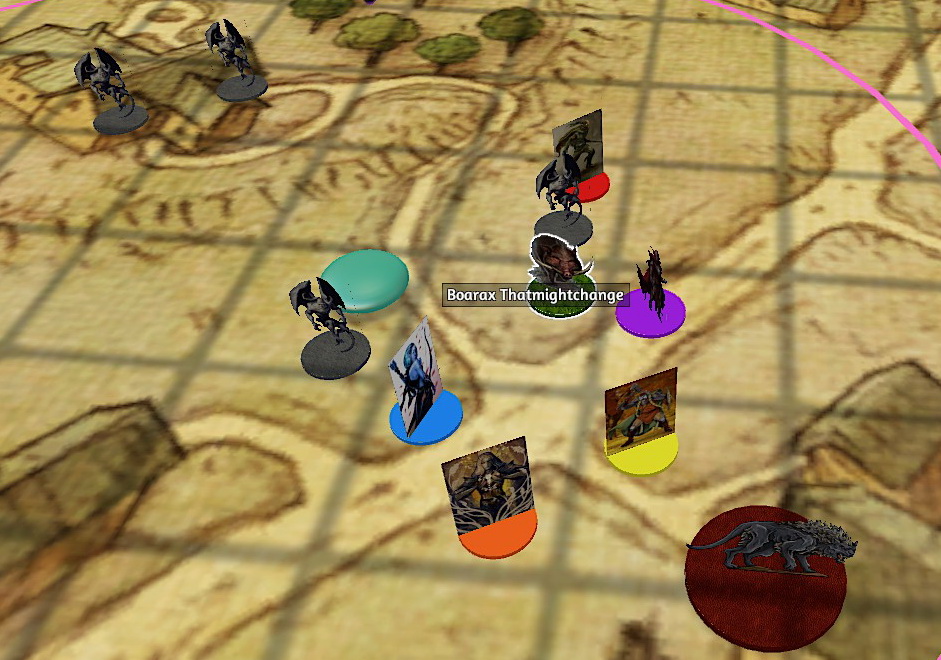Choose the card token on the small red base
The image size is (941, 660).
pyautogui.click(x=582, y=150)
